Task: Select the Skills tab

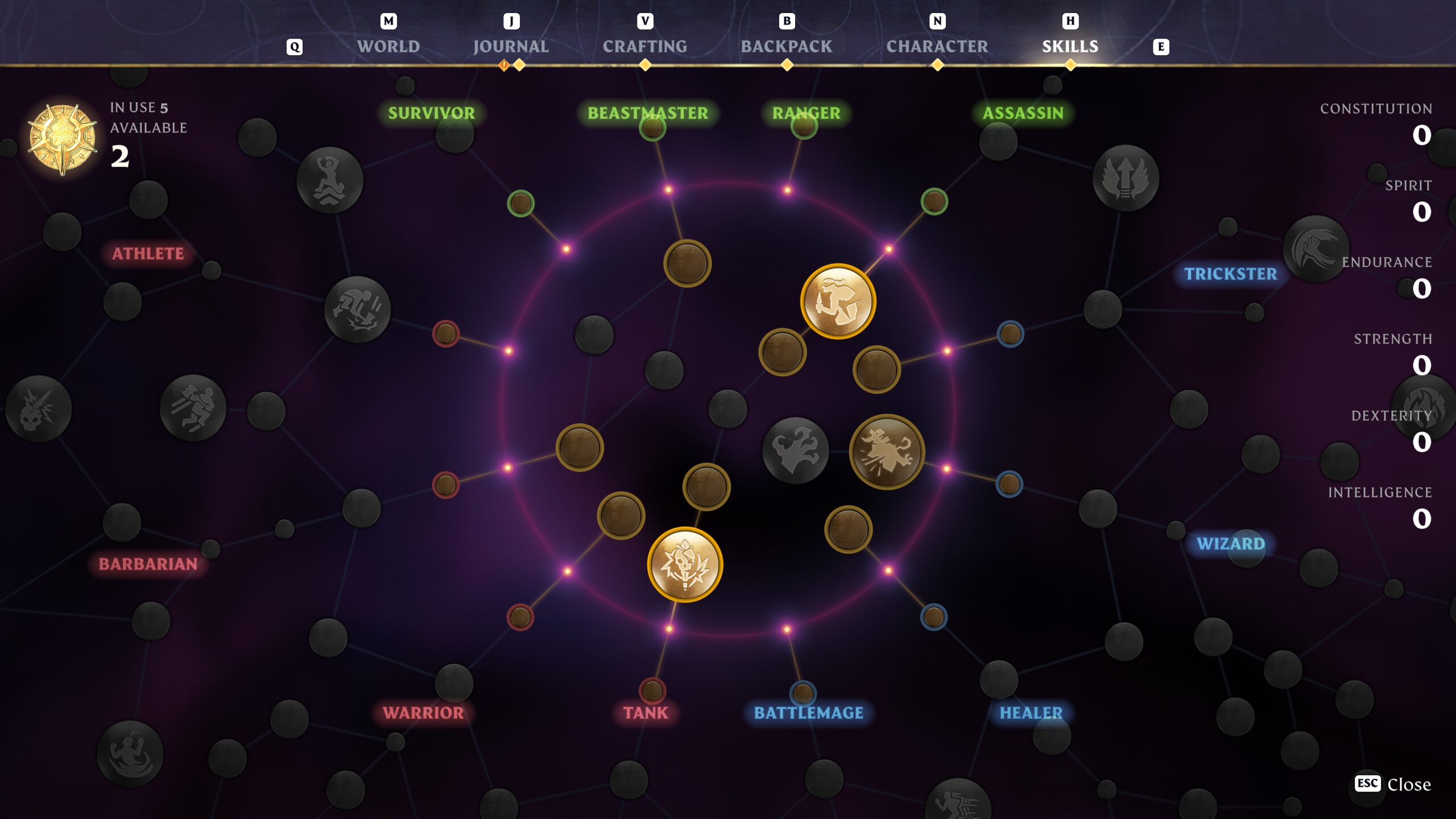Action: point(1070,46)
